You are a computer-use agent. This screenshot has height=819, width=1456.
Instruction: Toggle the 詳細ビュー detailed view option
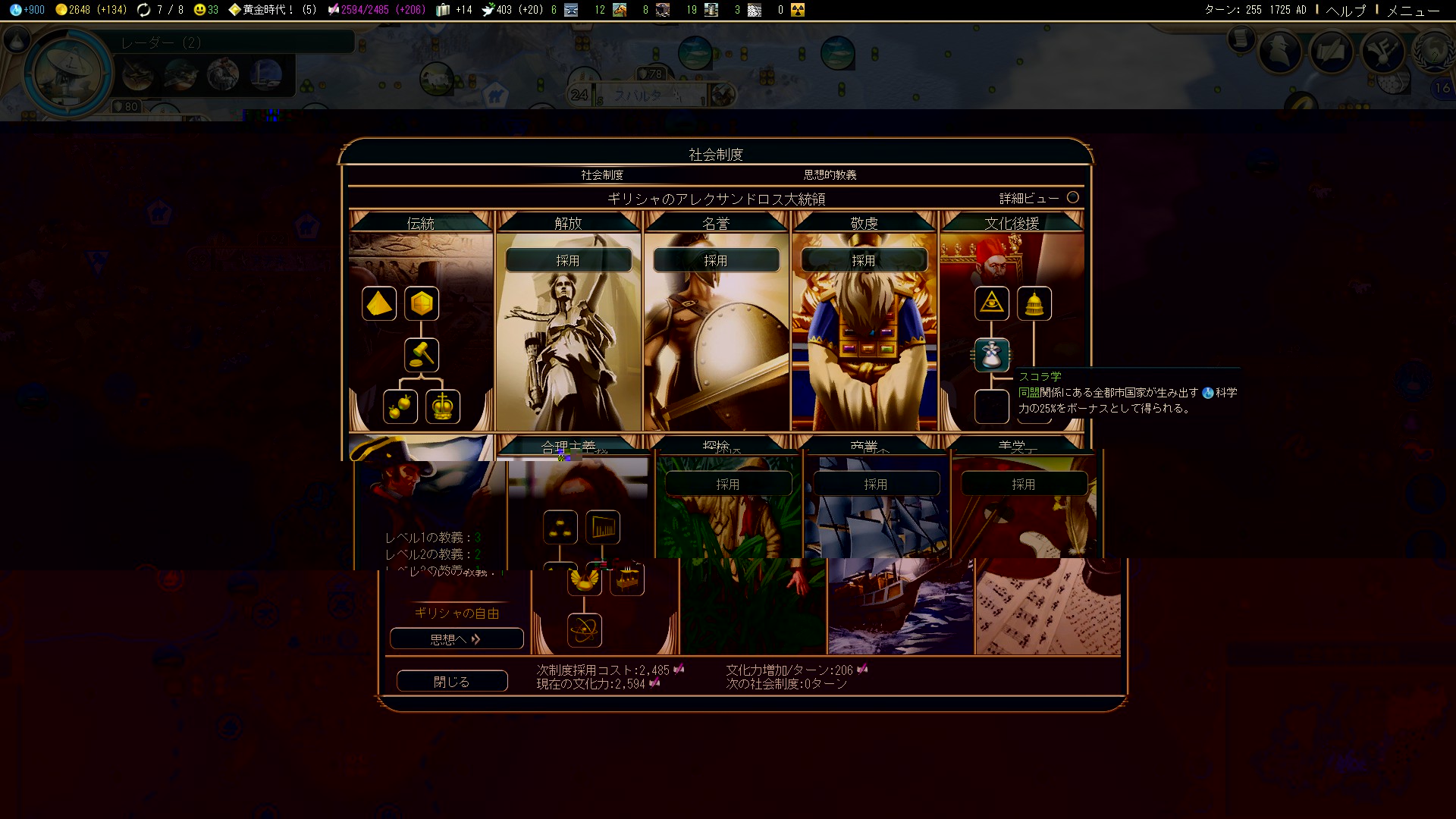click(x=1072, y=197)
